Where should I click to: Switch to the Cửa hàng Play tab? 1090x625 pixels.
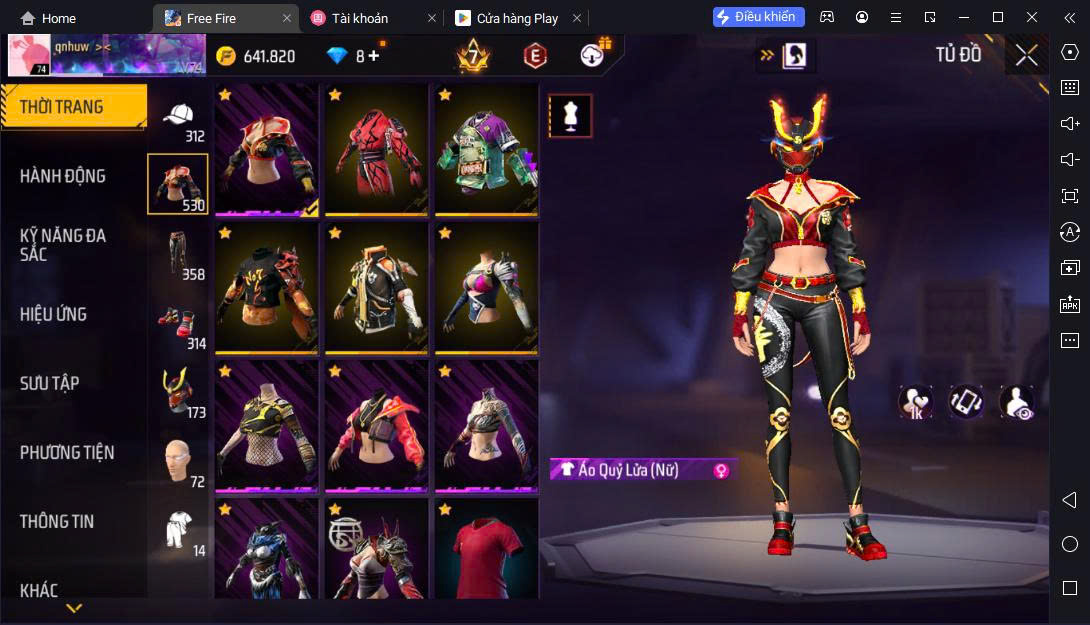(x=517, y=18)
